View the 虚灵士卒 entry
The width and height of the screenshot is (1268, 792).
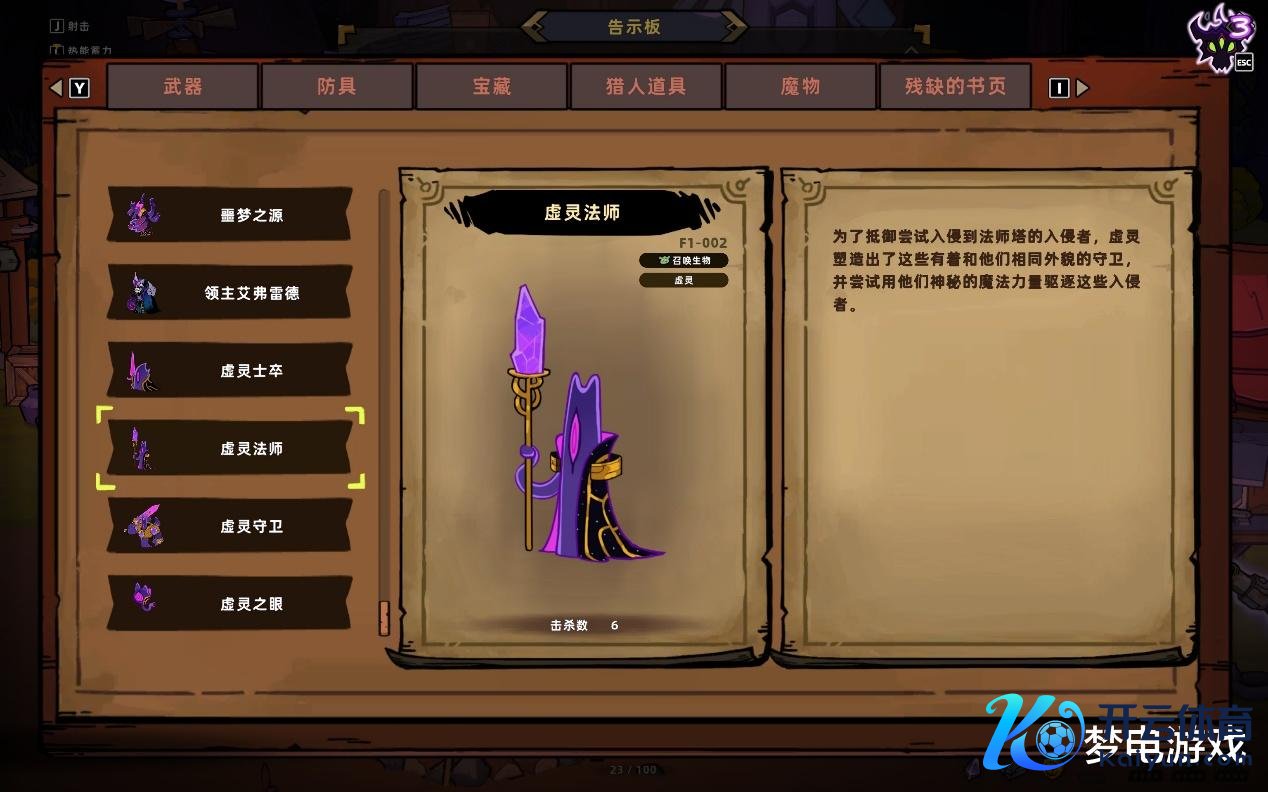click(x=229, y=371)
